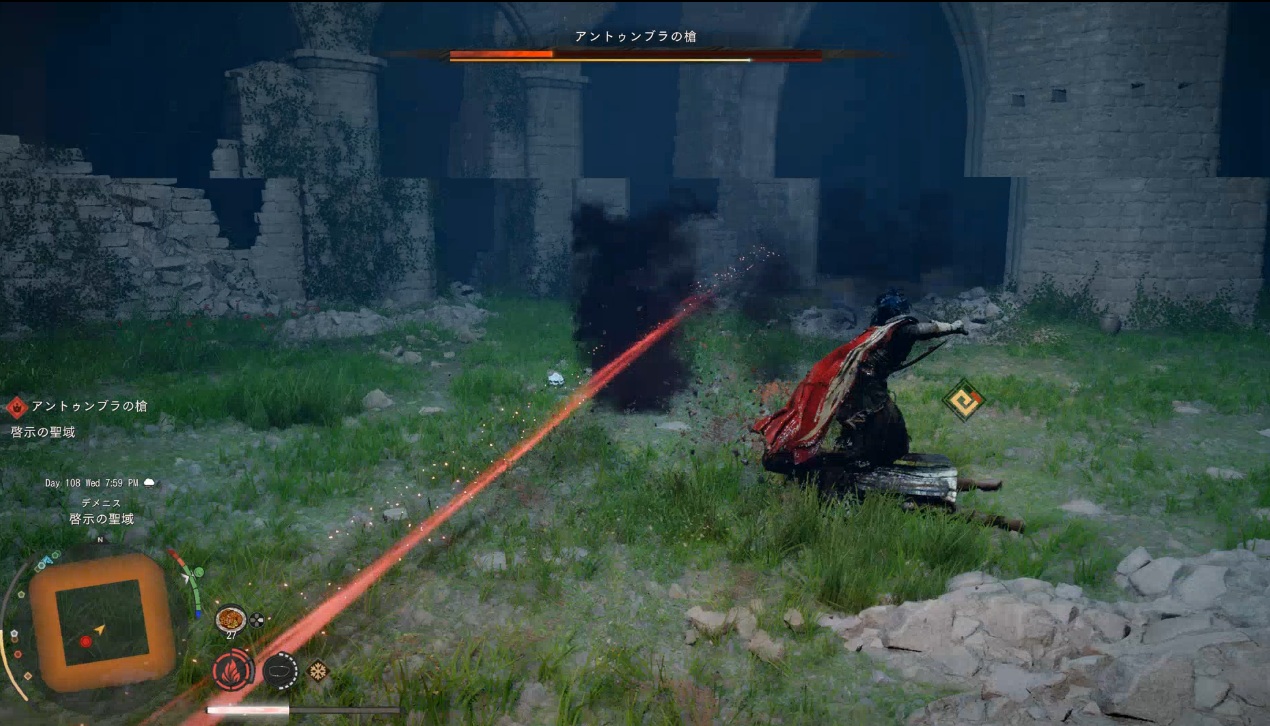
Task: Open the orange-bordered minimap
Action: tap(101, 622)
